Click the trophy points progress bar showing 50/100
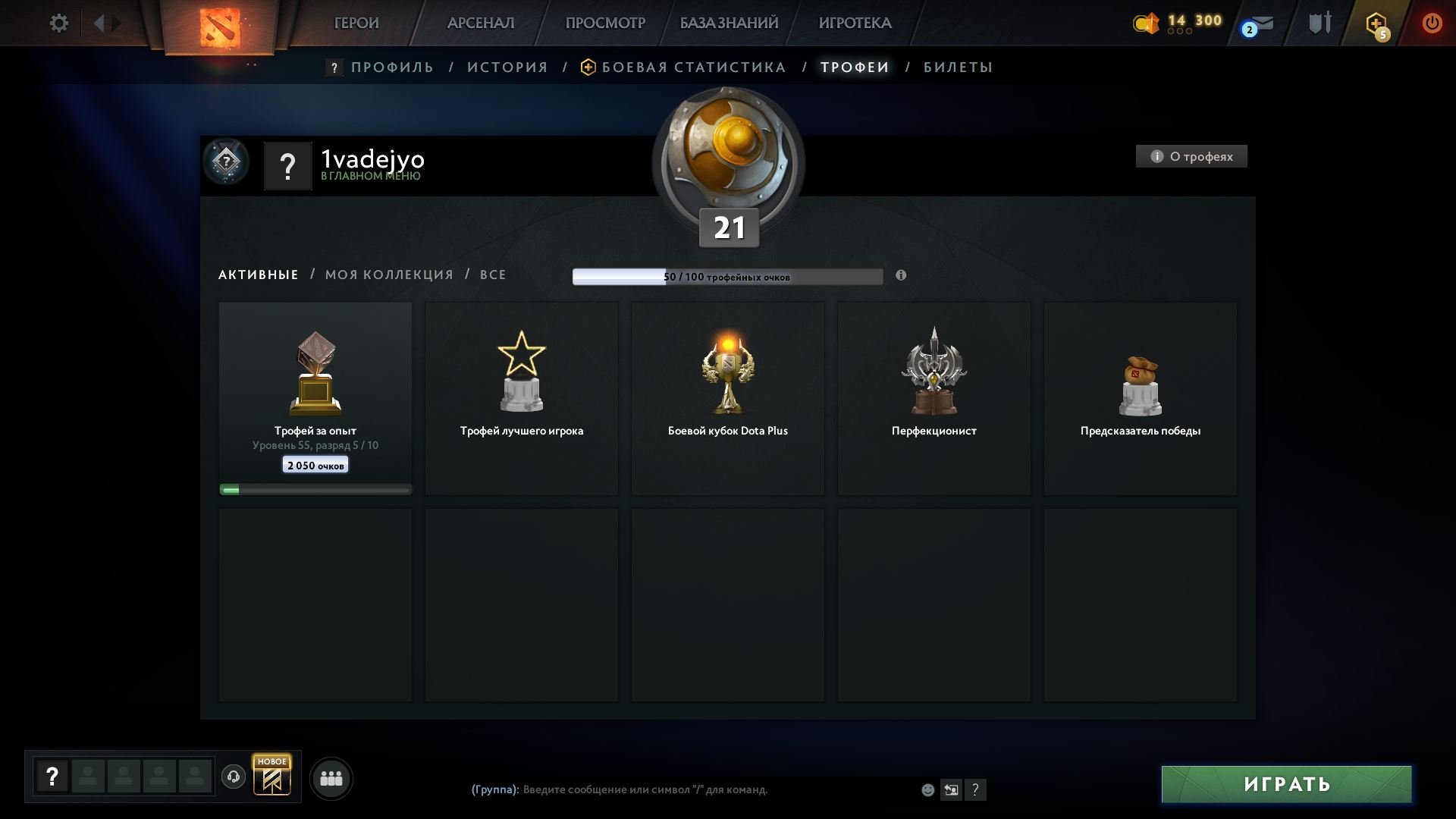The image size is (1456, 819). (727, 276)
